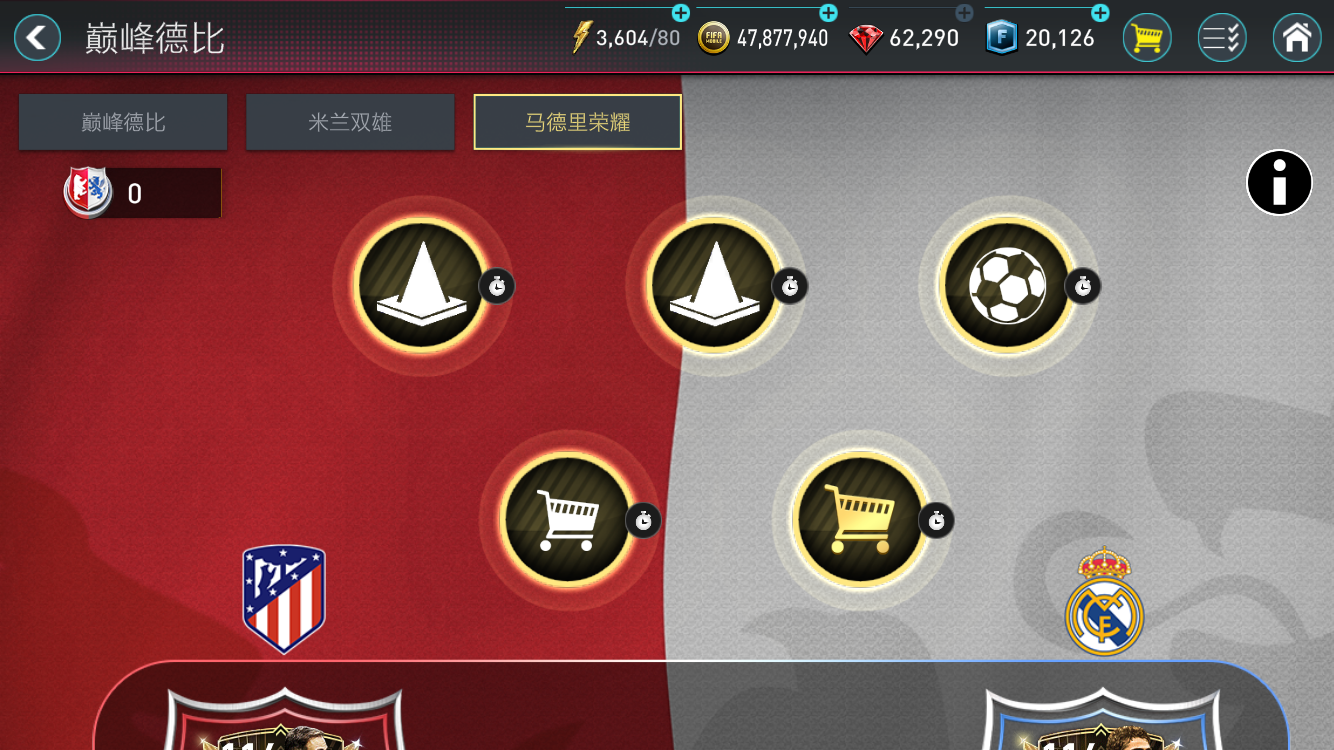Add more energy with the plus icon
This screenshot has width=1334, height=750.
680,13
